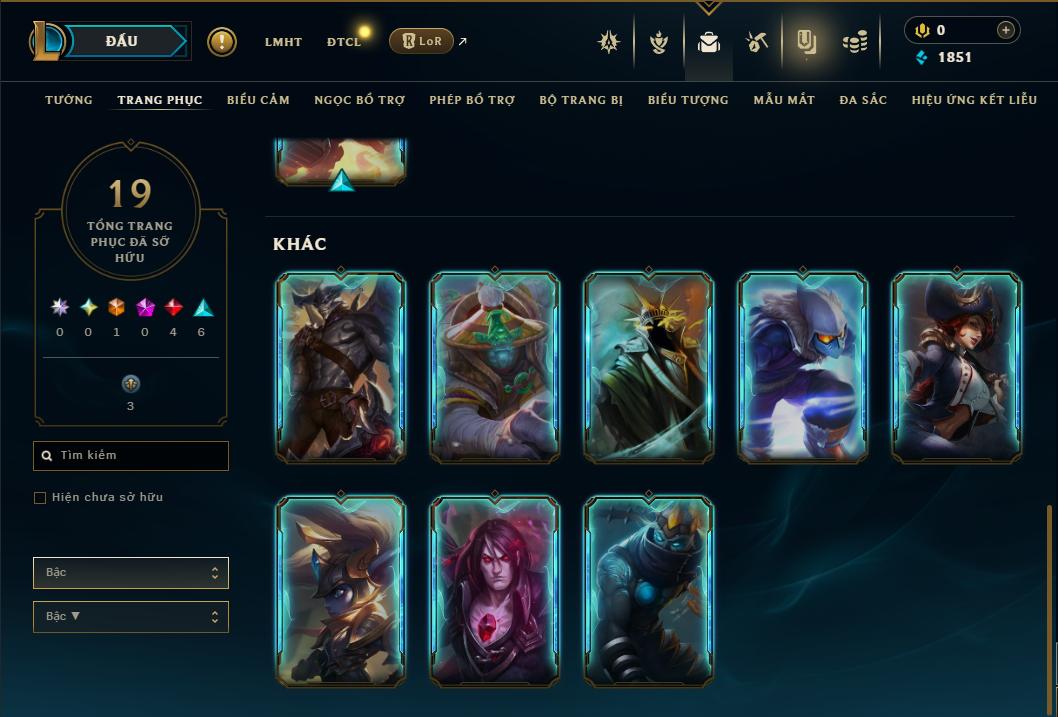The height and width of the screenshot is (717, 1058).
Task: Select the BỘ TRANG BỊ tab
Action: coord(581,100)
